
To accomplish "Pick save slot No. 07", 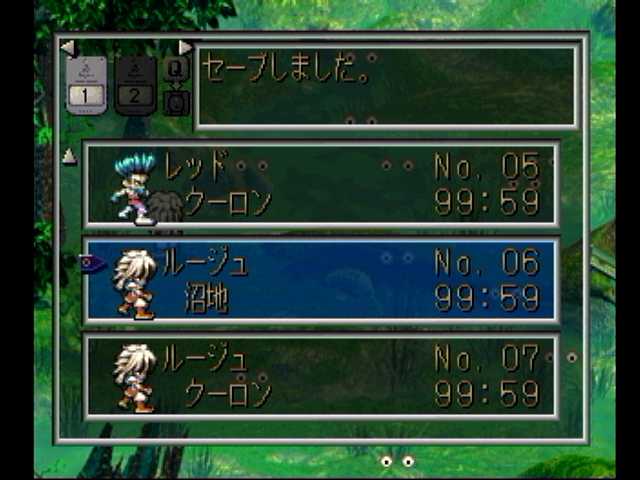I will (x=320, y=376).
